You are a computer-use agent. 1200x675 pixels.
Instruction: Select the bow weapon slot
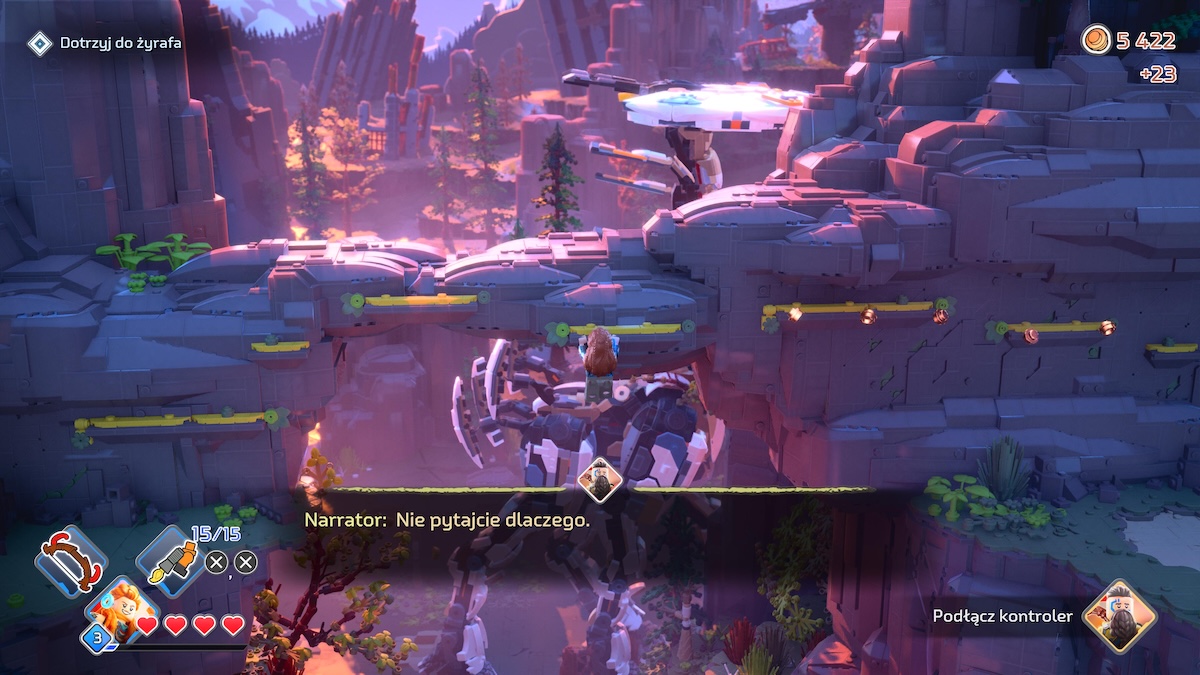tap(70, 561)
